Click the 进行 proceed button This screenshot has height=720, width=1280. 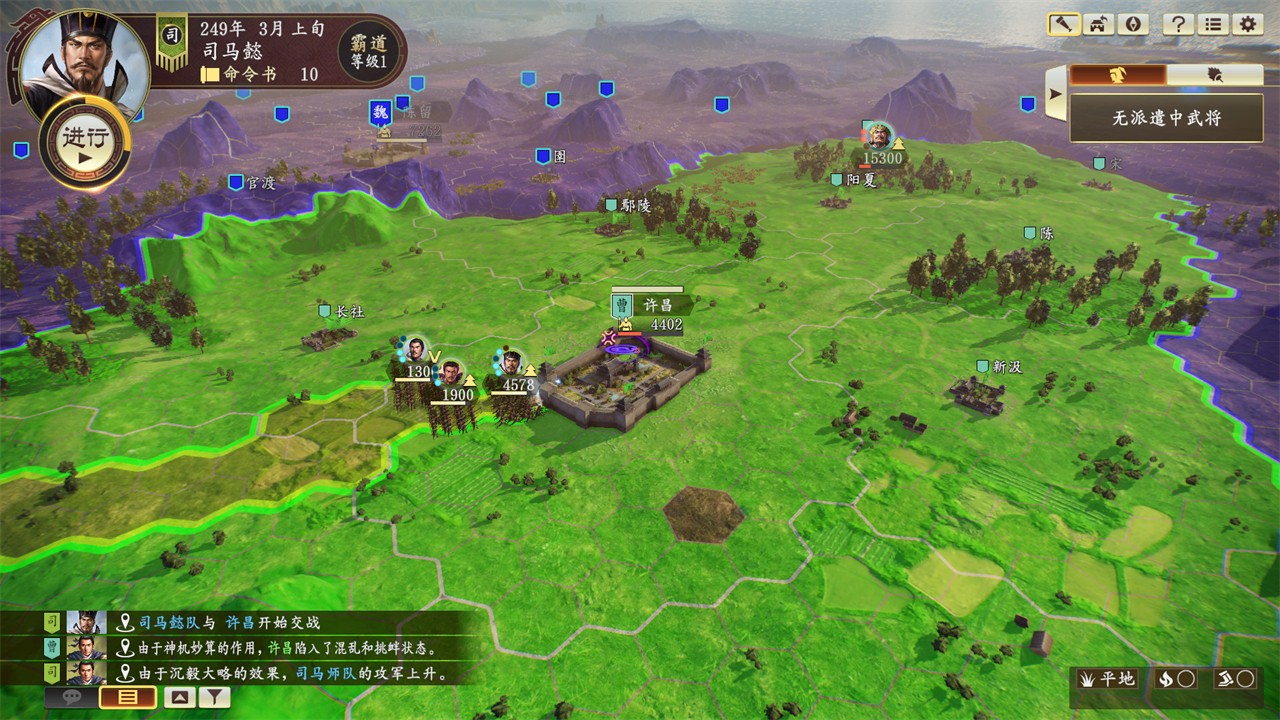(85, 143)
